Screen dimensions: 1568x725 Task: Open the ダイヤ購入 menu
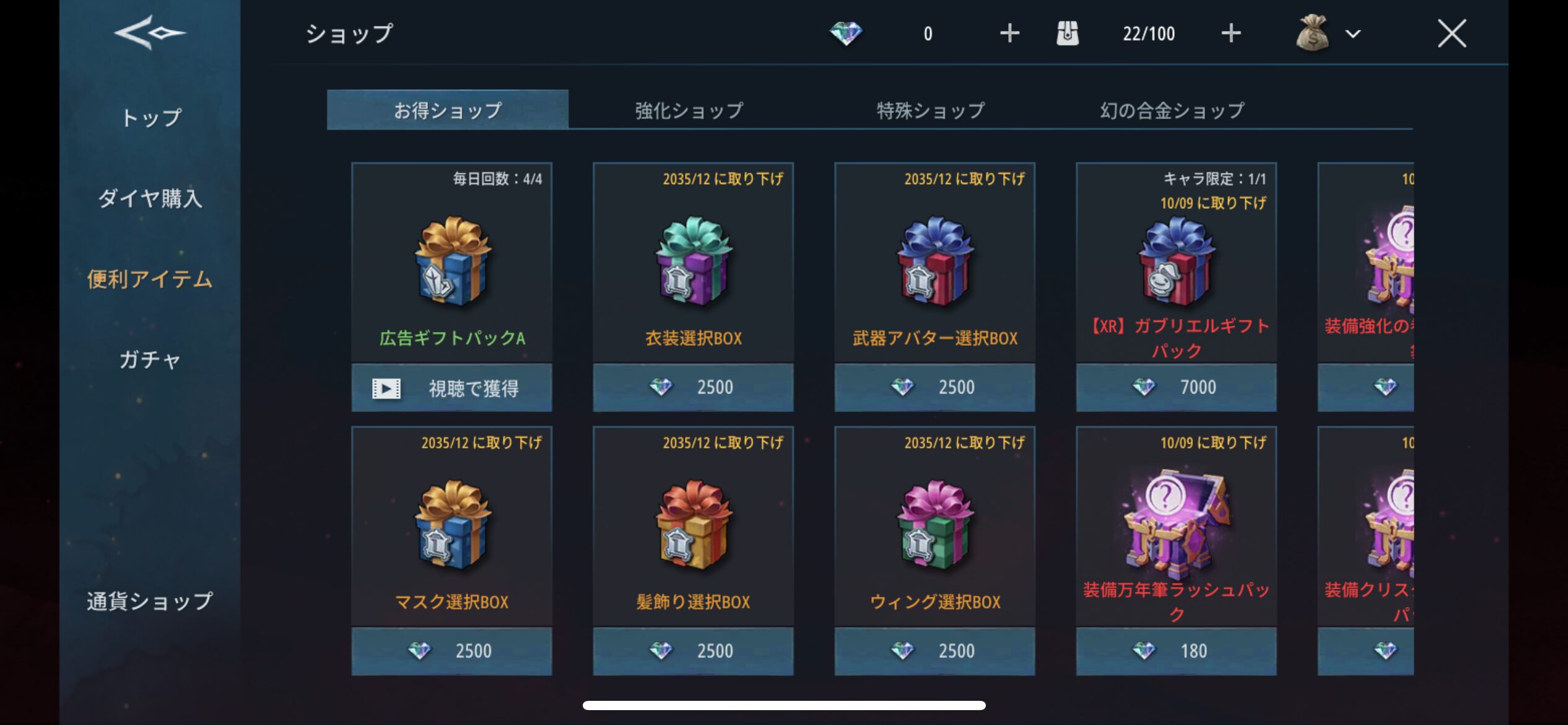point(150,198)
